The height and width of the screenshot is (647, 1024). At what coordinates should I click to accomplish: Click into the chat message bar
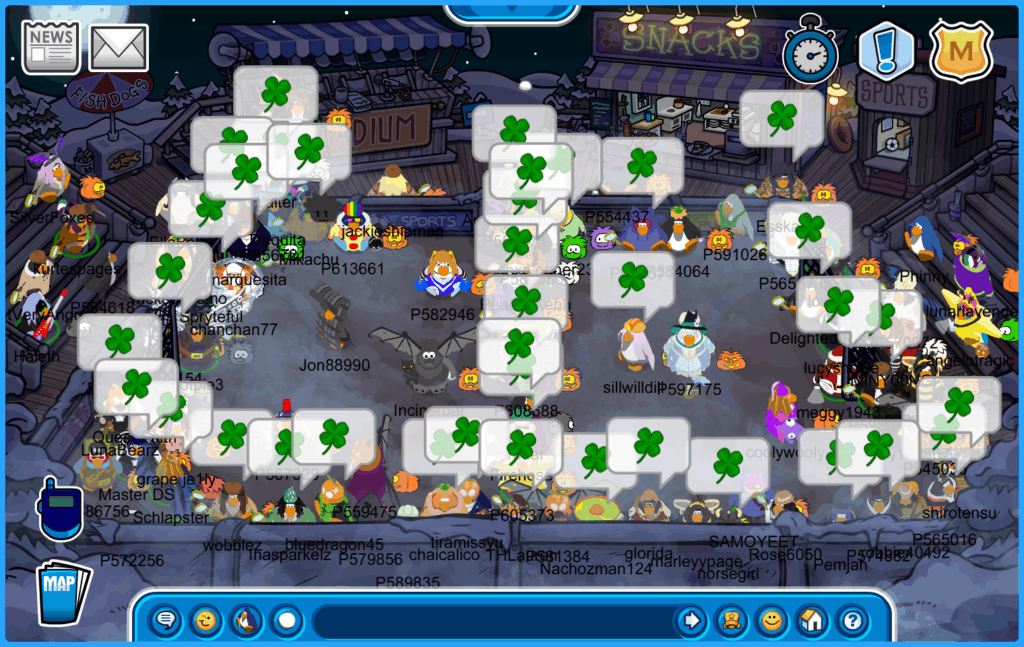pos(490,621)
